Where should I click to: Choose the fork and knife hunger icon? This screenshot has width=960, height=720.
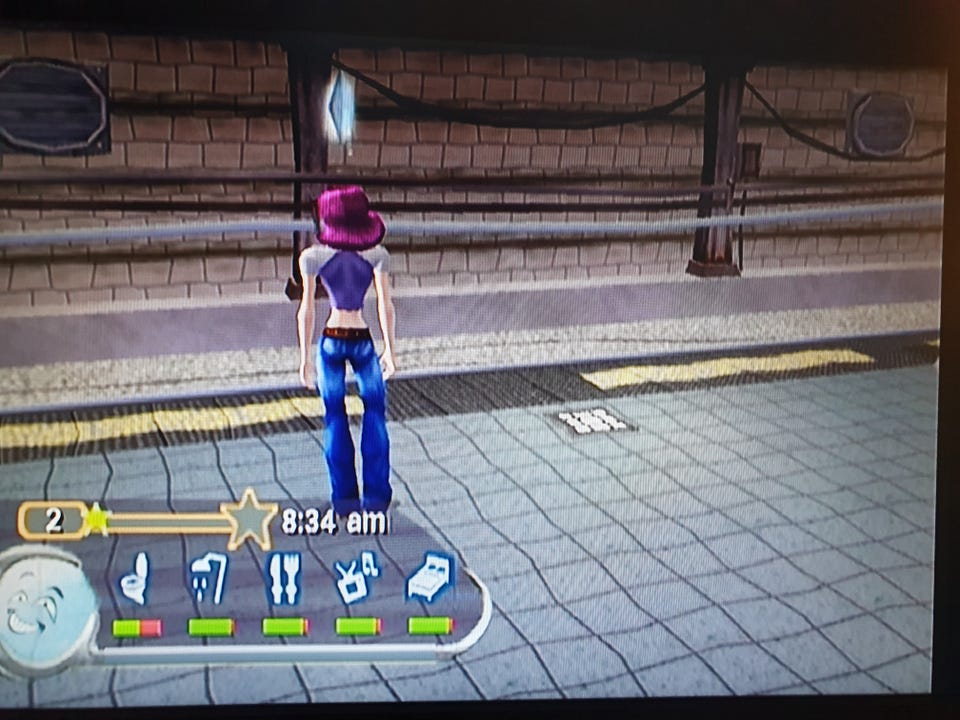click(x=284, y=578)
